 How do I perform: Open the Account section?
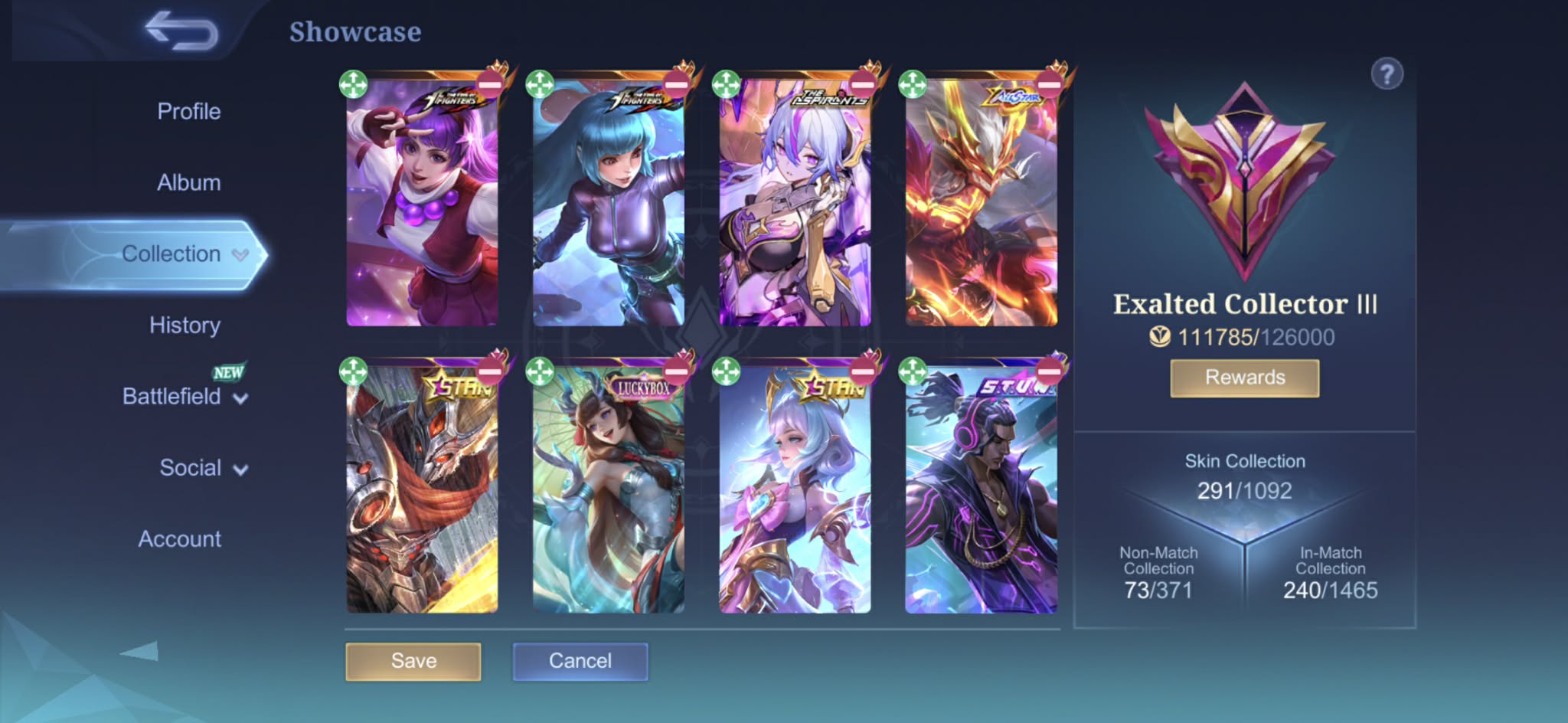coord(179,539)
